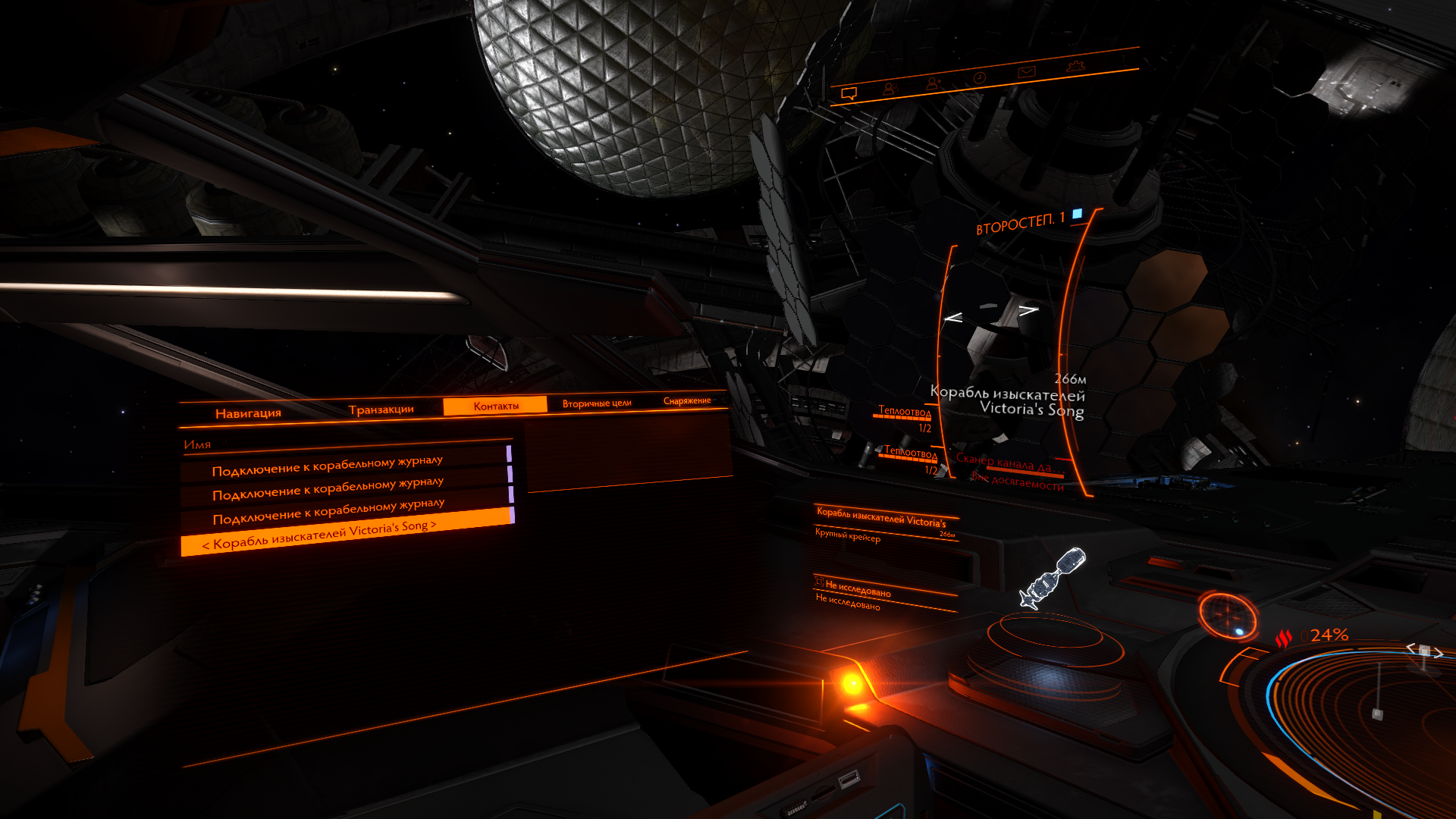Open the Транзакции tab
Image resolution: width=1456 pixels, height=819 pixels.
381,409
